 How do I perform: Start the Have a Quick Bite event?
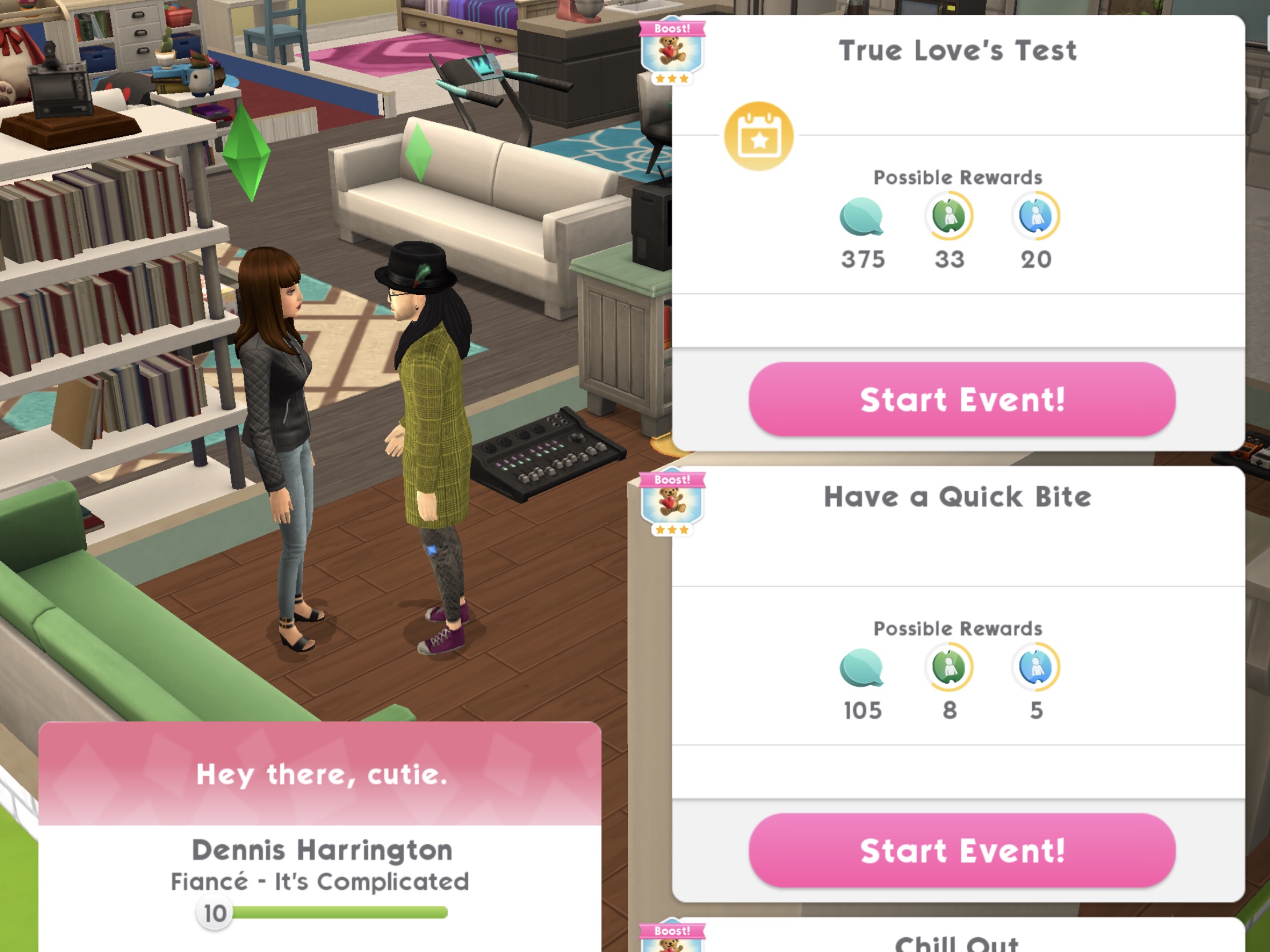point(962,850)
